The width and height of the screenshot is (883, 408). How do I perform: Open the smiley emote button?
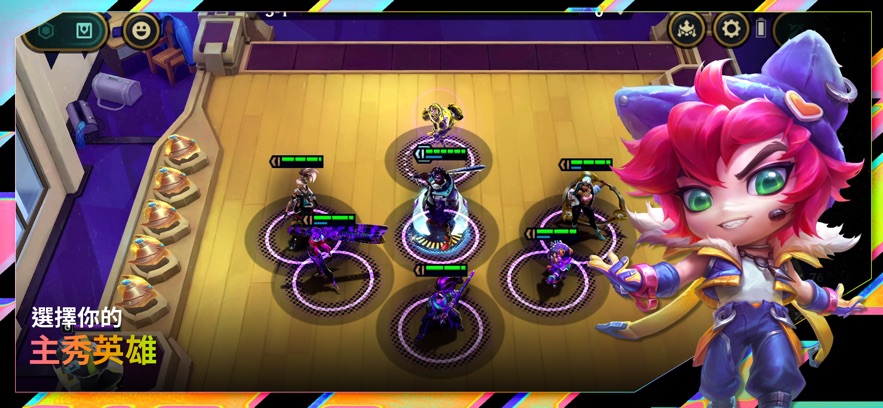[141, 30]
